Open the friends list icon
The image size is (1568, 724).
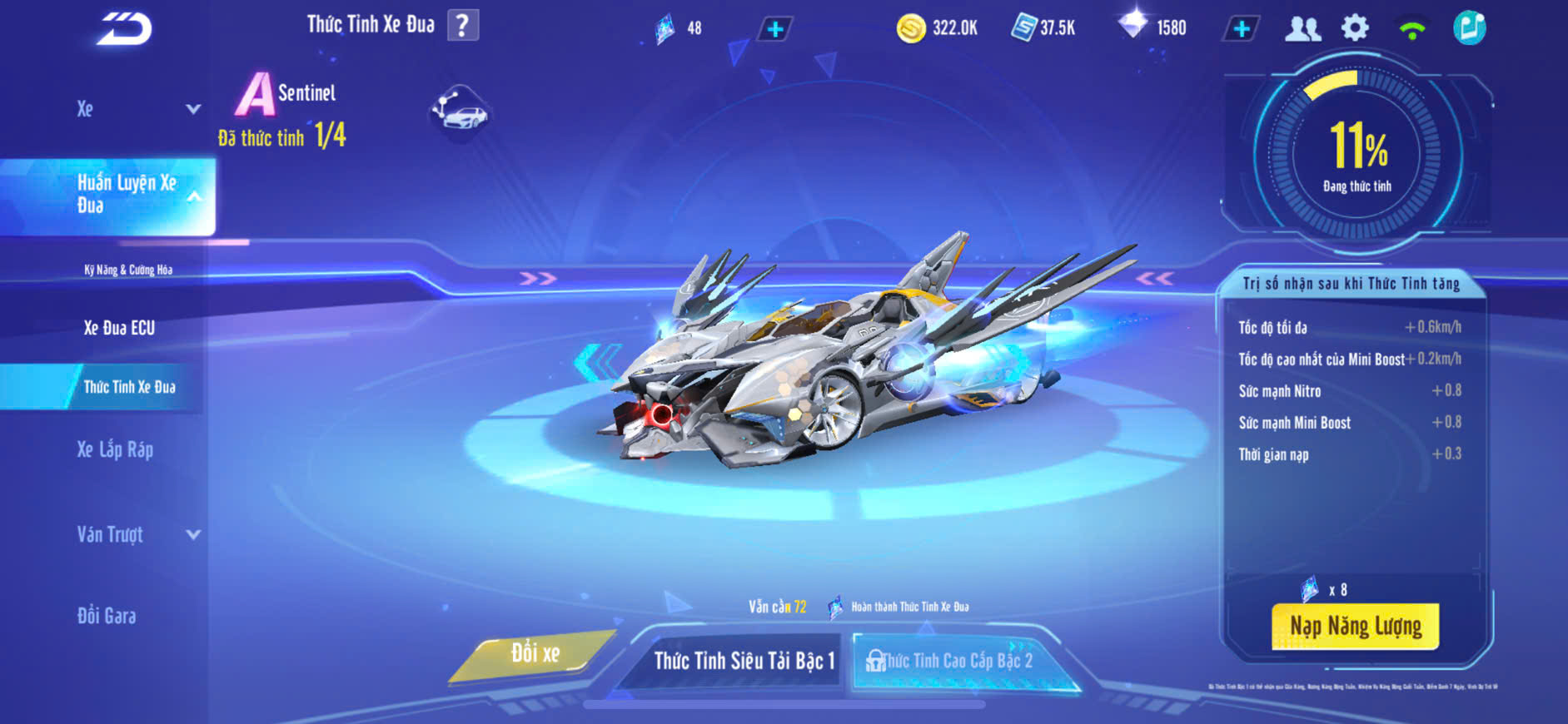click(x=1302, y=28)
